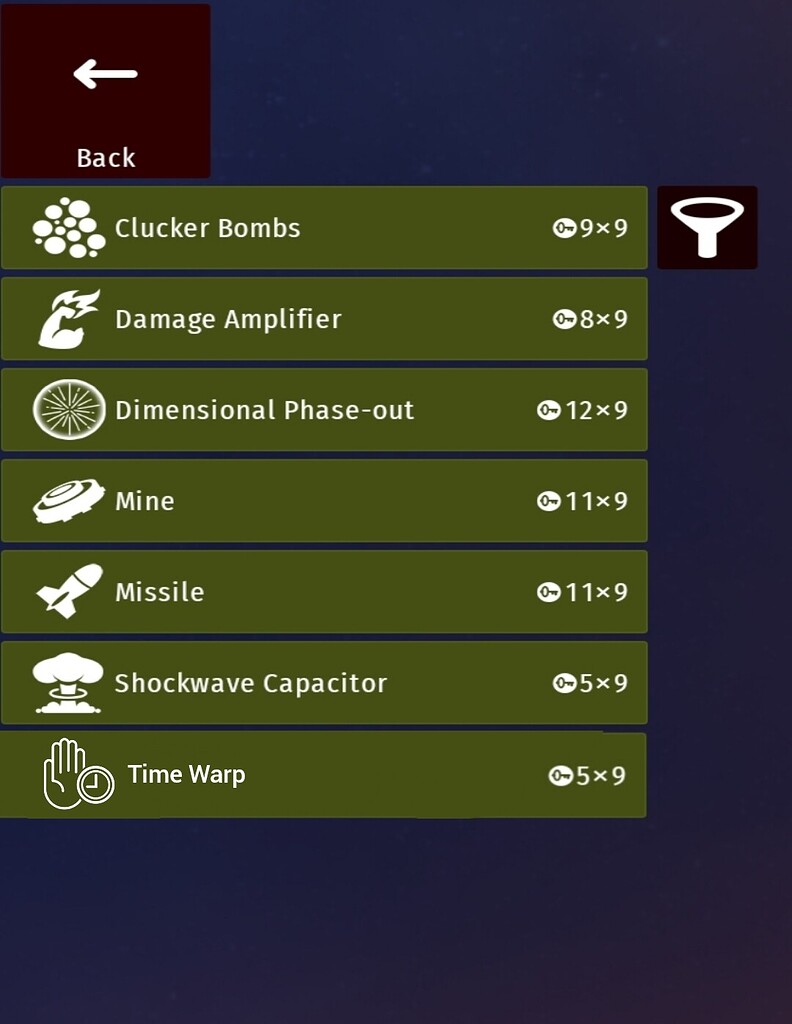Select the Time Warp row
792x1024 pixels.
324,775
